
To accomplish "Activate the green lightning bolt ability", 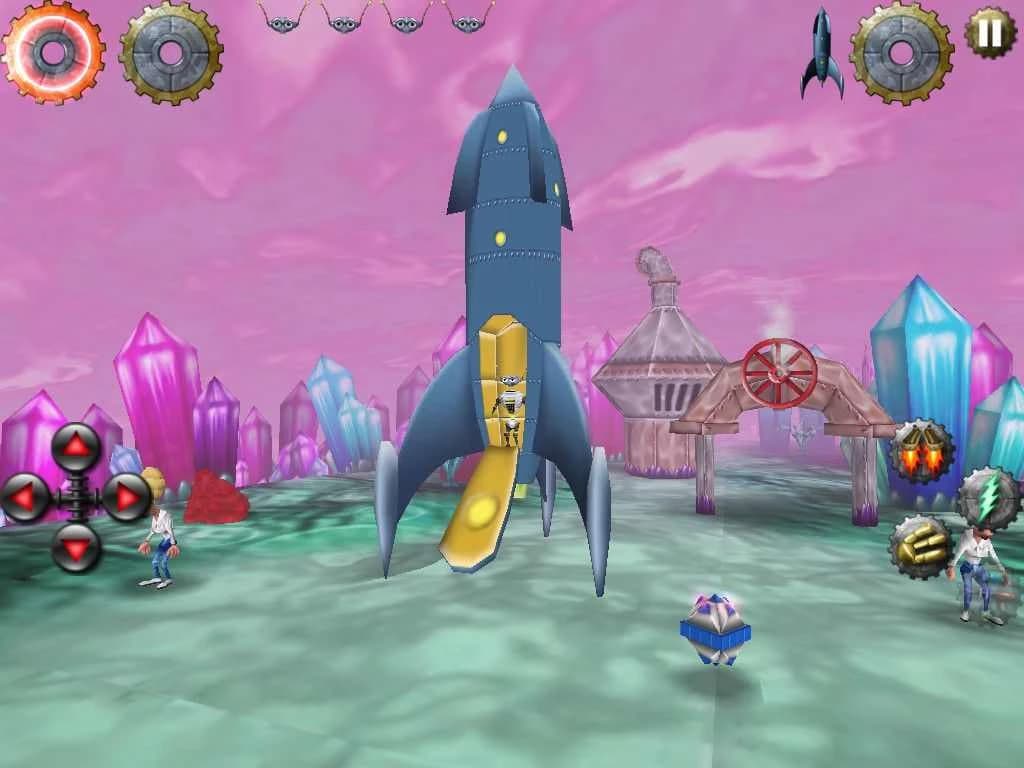I will (988, 497).
